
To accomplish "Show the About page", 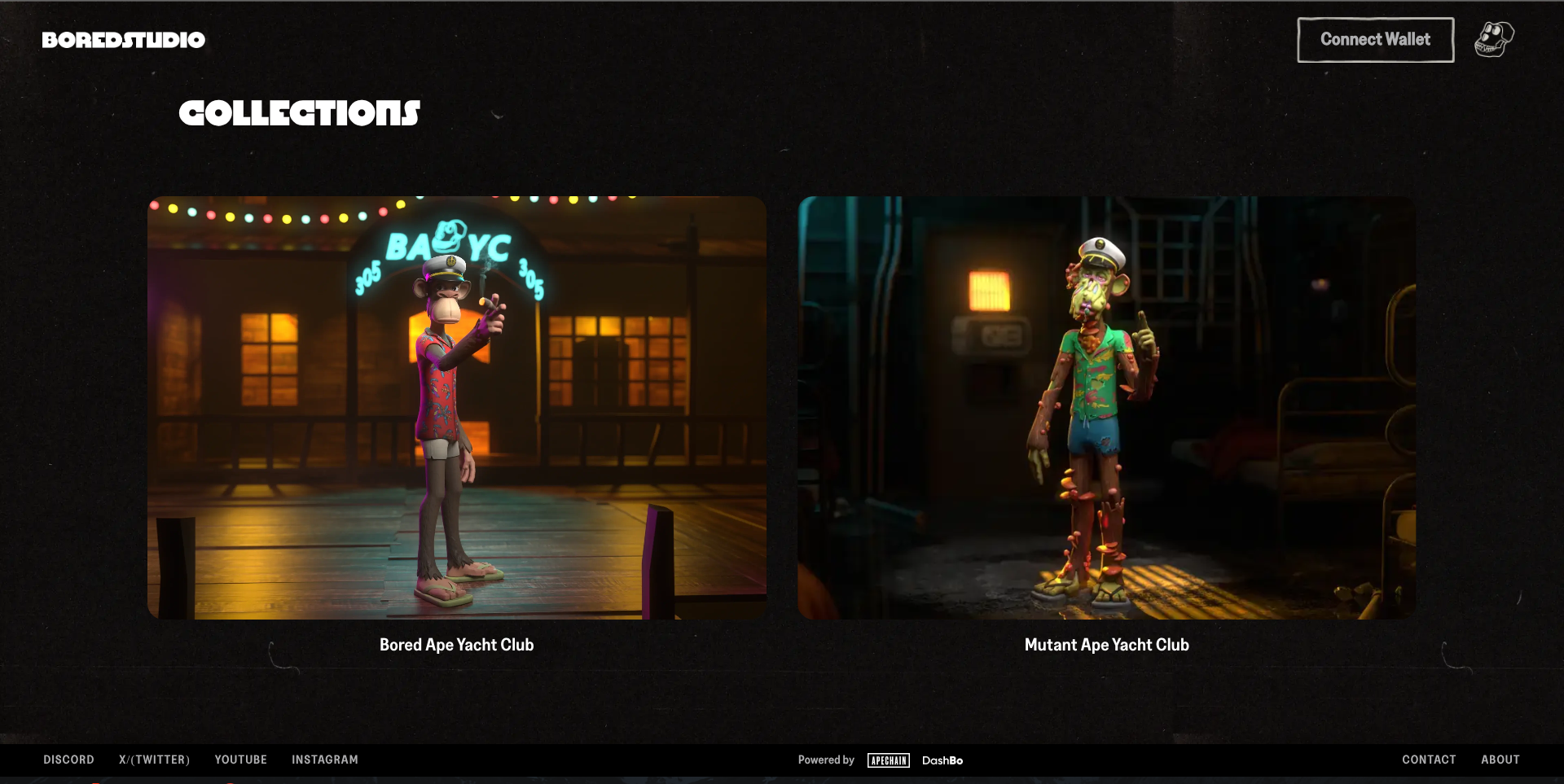I will pos(1500,760).
